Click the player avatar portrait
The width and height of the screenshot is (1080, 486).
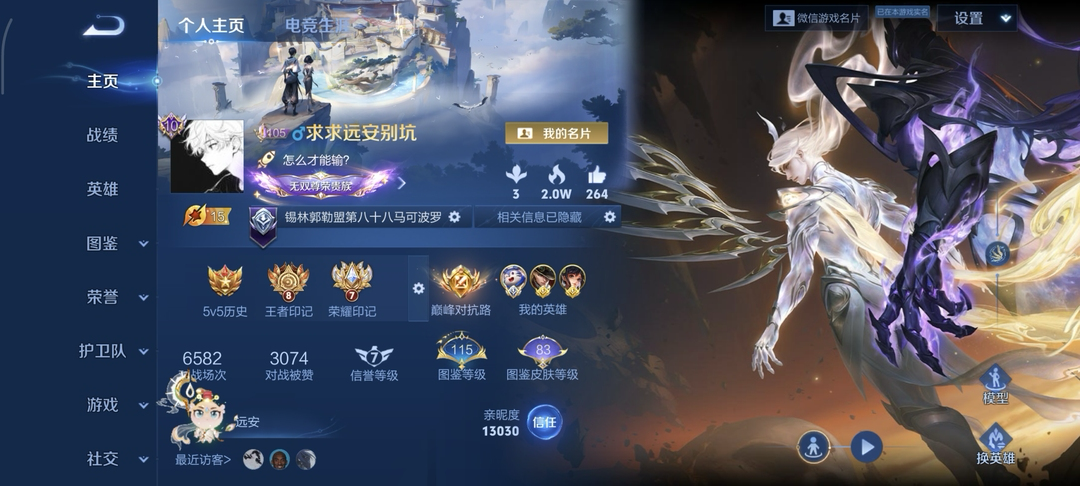point(207,156)
